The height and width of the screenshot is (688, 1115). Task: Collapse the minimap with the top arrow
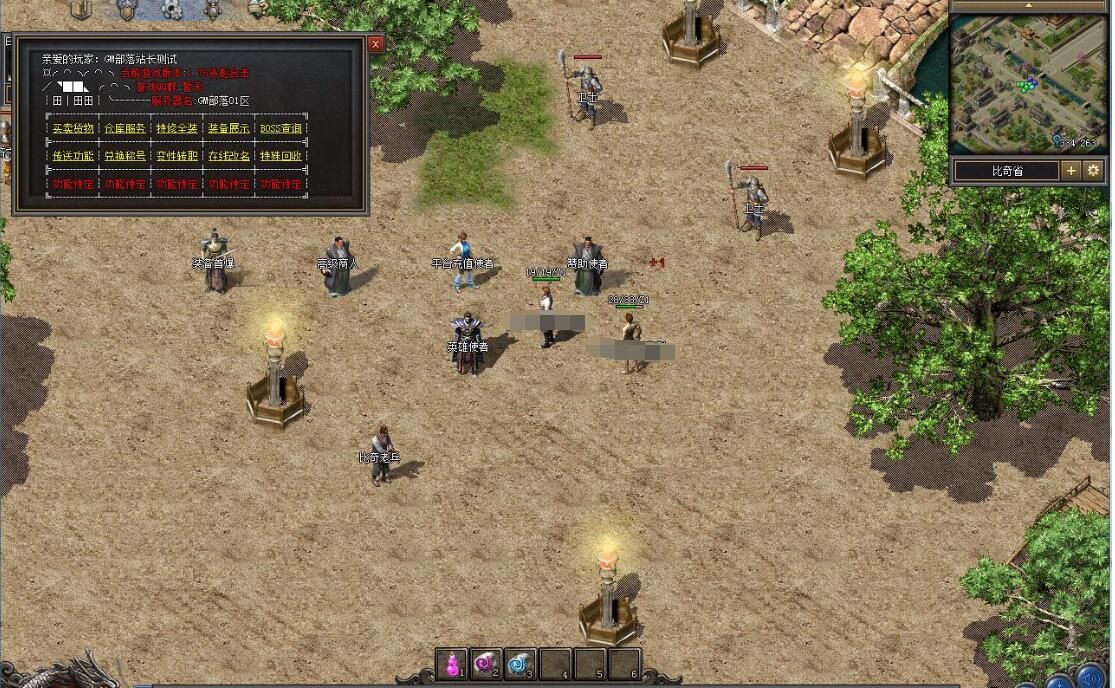click(x=1029, y=6)
